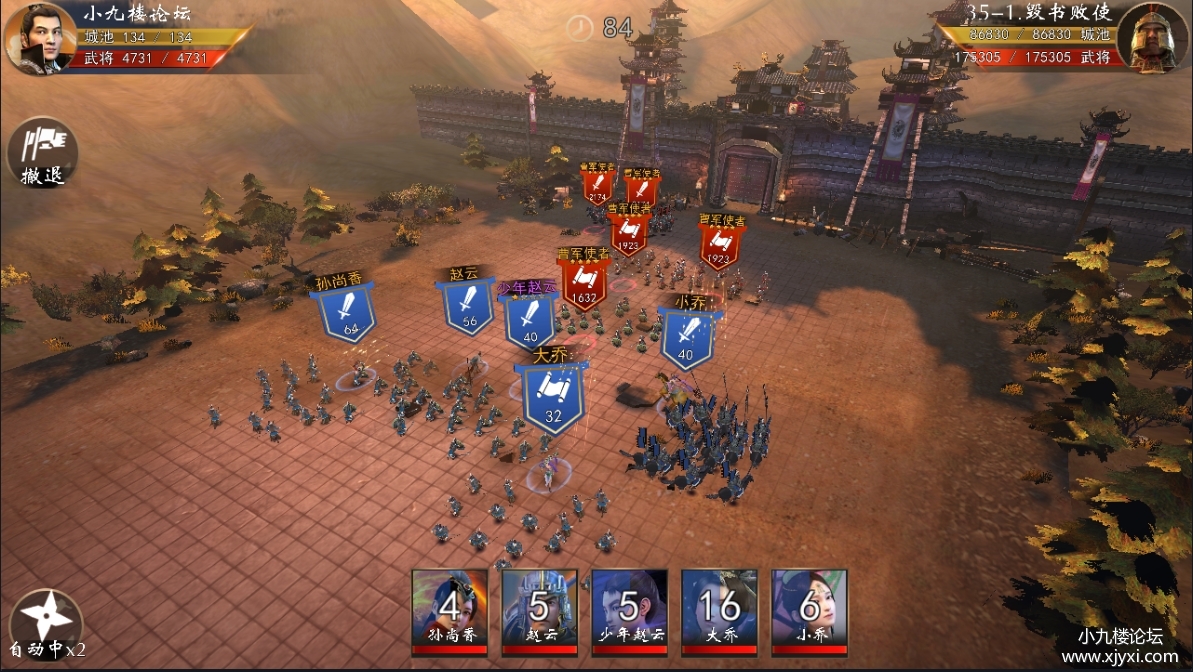Choose the 少年赵云 hero skill card
The image size is (1193, 672).
click(630, 610)
